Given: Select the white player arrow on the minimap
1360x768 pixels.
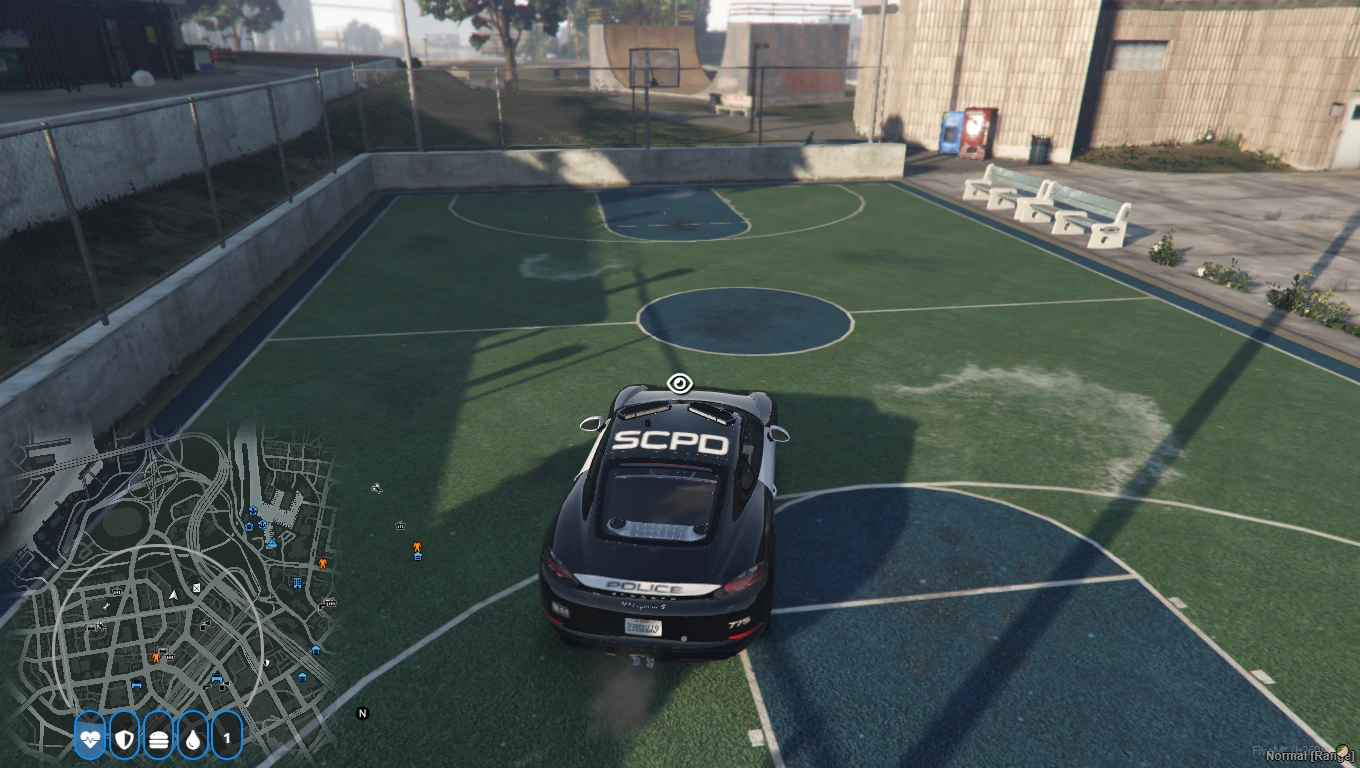Looking at the screenshot, I should point(173,594).
